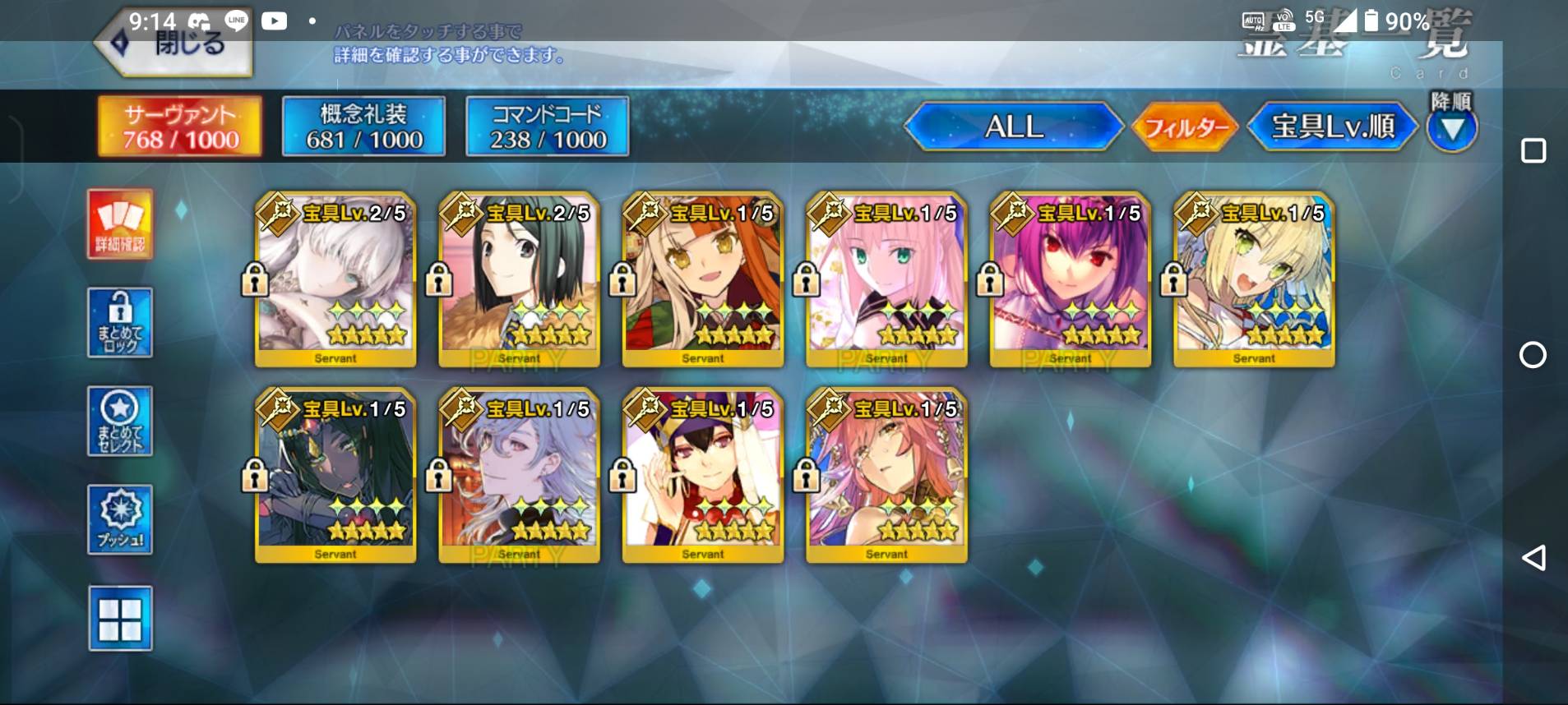Activate the 詳細確認 cards button
Viewport: 1568px width, 705px height.
click(120, 224)
